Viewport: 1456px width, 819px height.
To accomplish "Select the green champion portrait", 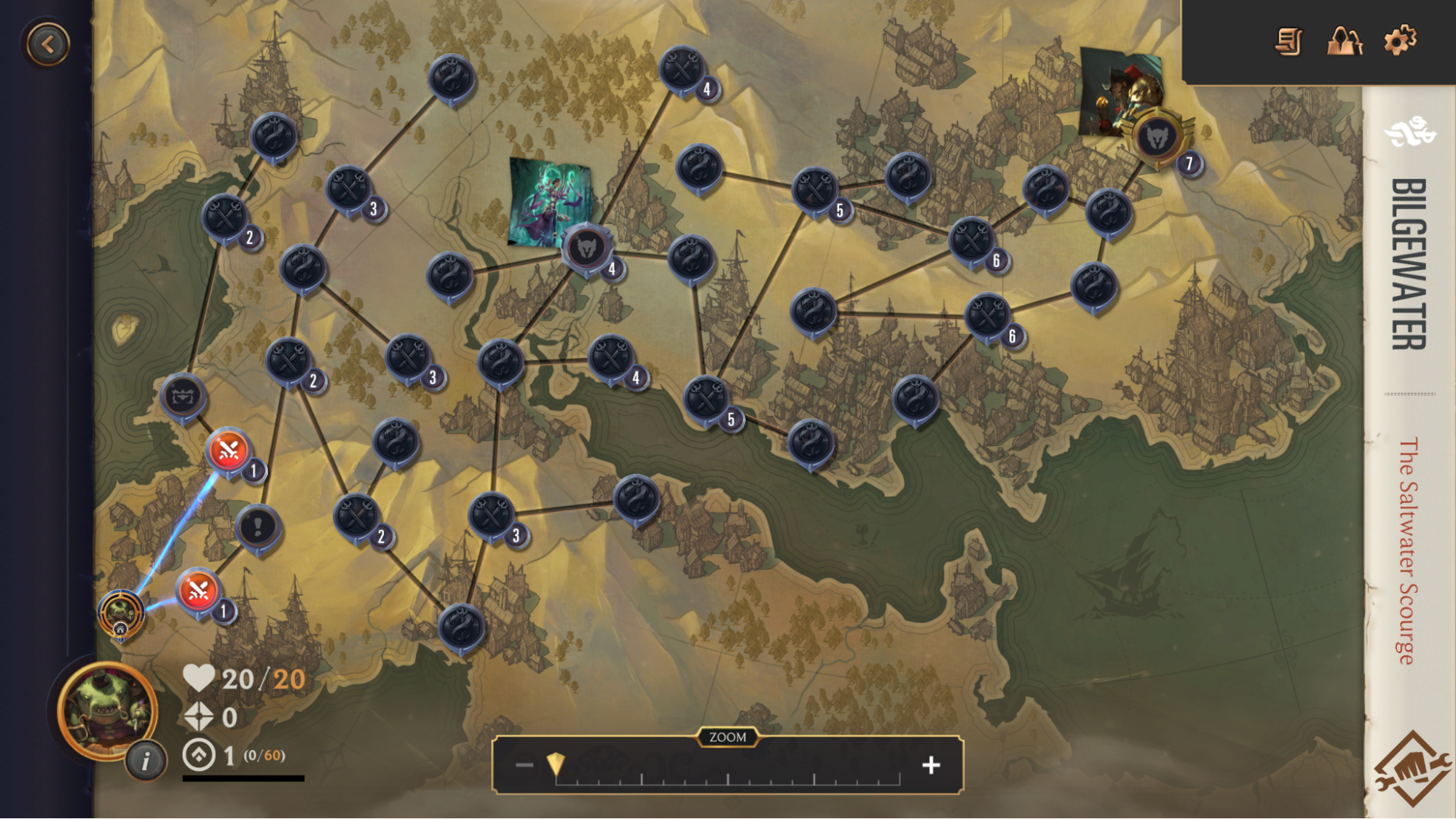I will [x=107, y=710].
